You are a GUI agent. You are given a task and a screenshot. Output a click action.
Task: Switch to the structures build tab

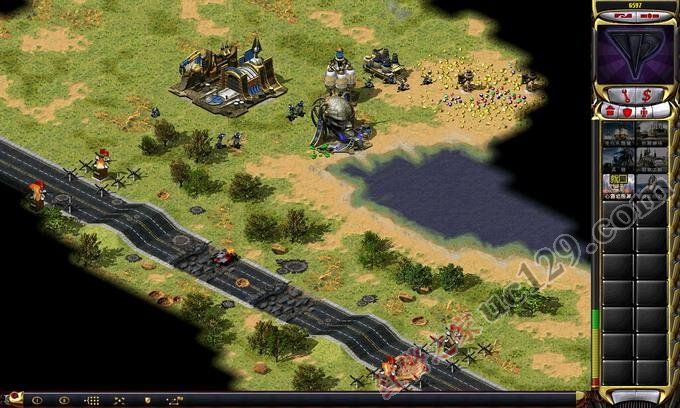610,110
